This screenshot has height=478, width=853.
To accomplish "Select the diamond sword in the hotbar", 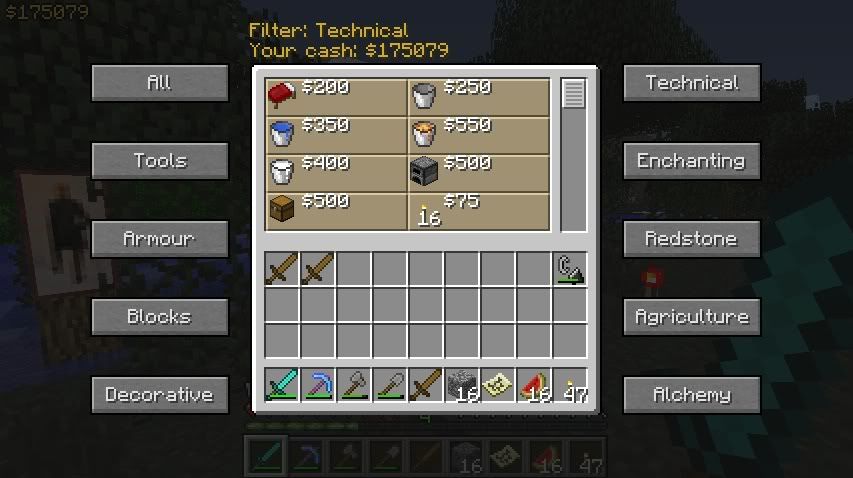I will click(x=283, y=385).
